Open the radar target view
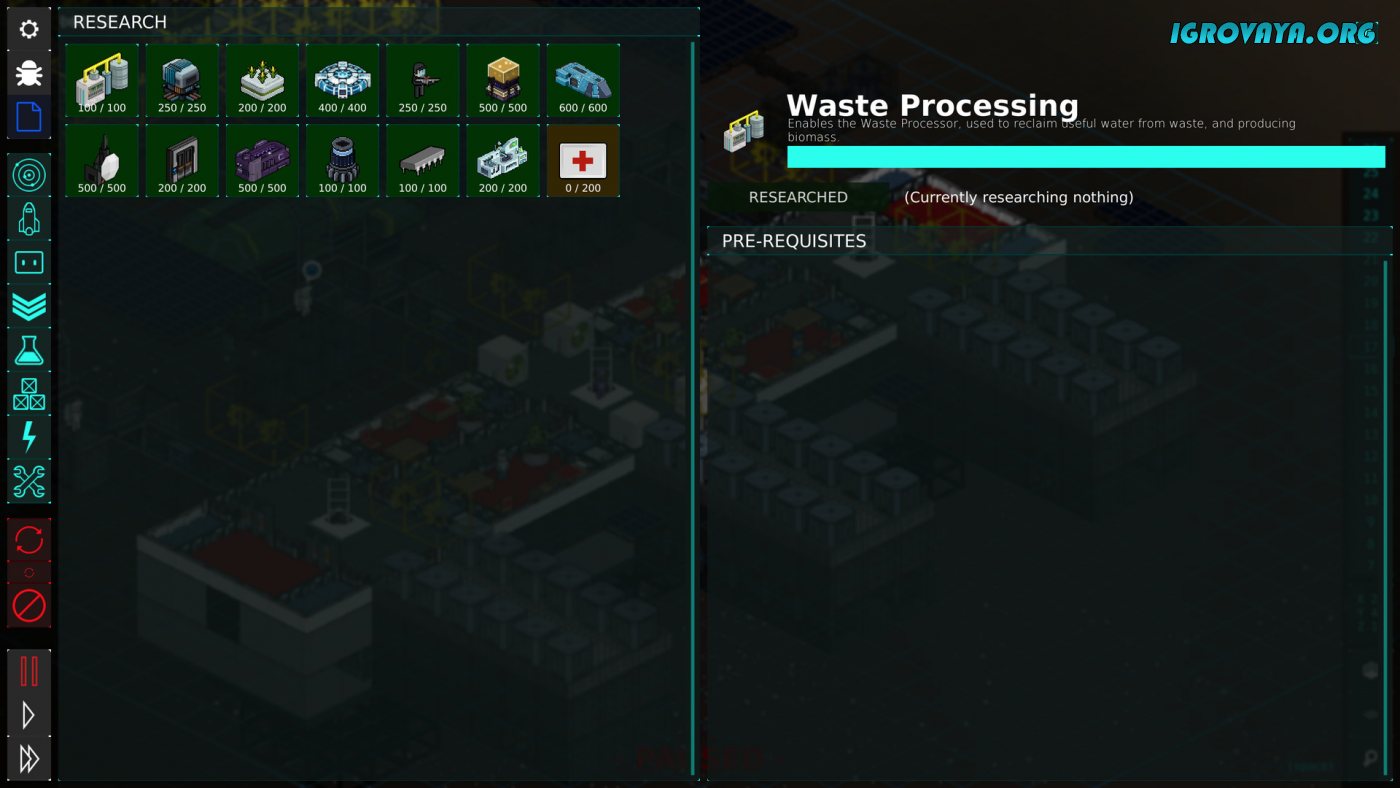Screen dimensions: 1400x788 [x=29, y=175]
